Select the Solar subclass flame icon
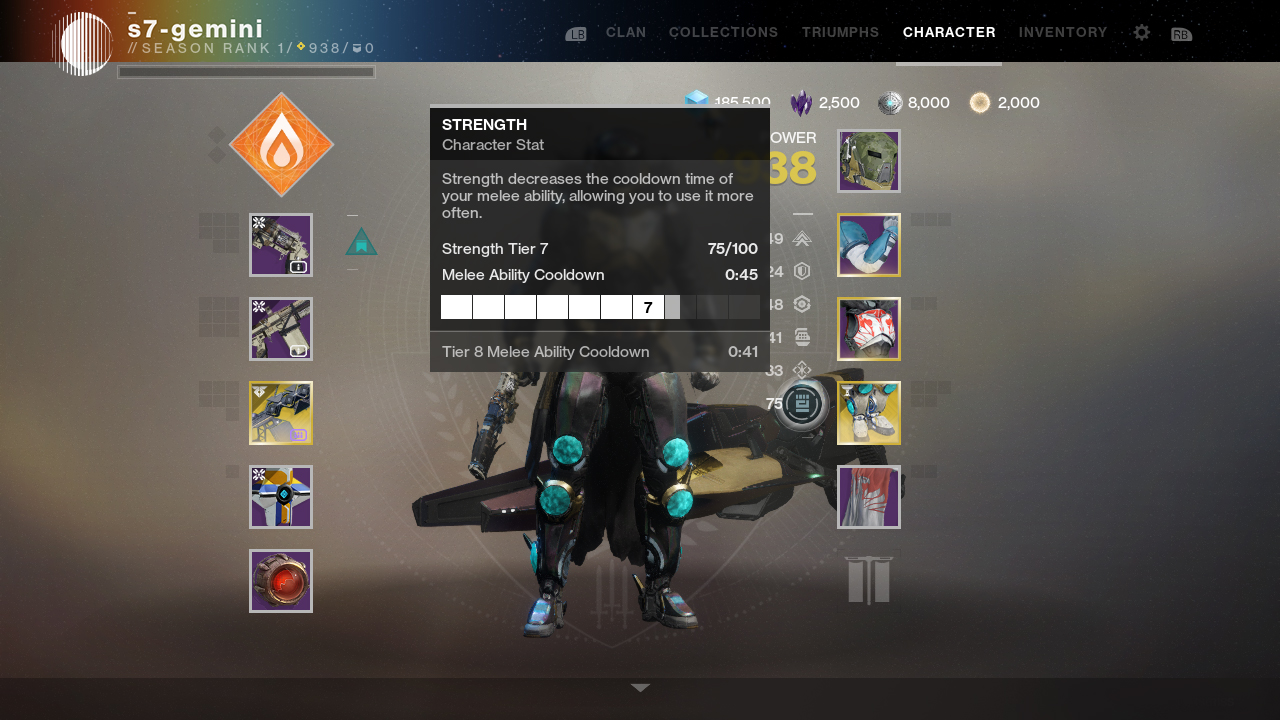 [x=281, y=143]
